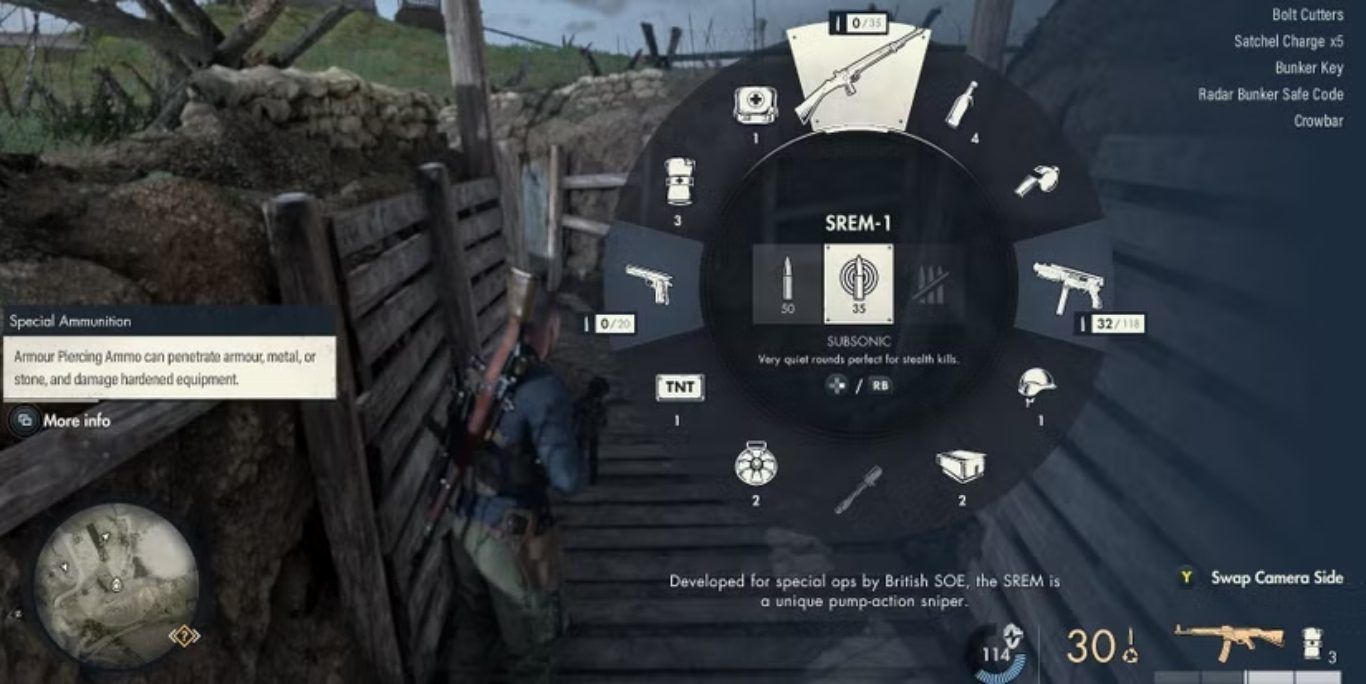Screen dimensions: 1366x684
Task: Select the bandage item slot
Action: (x=678, y=182)
